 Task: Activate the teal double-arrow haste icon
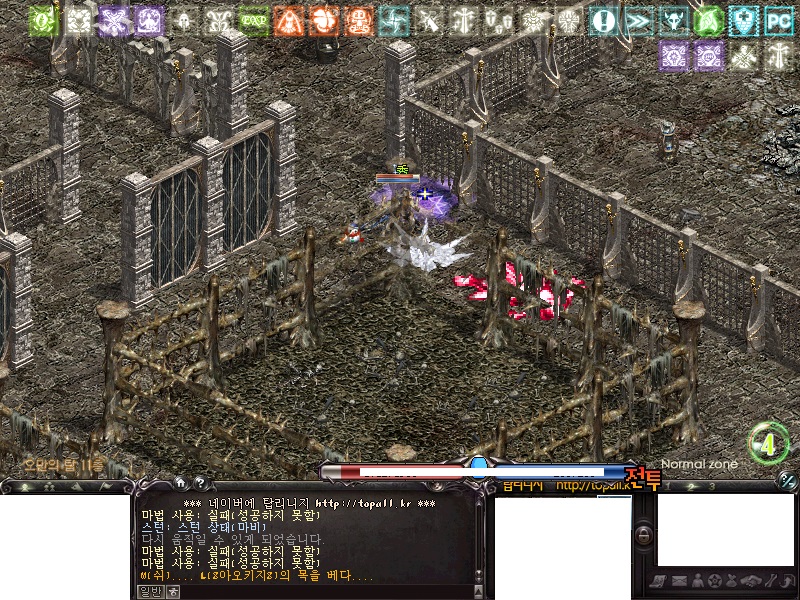coord(638,19)
